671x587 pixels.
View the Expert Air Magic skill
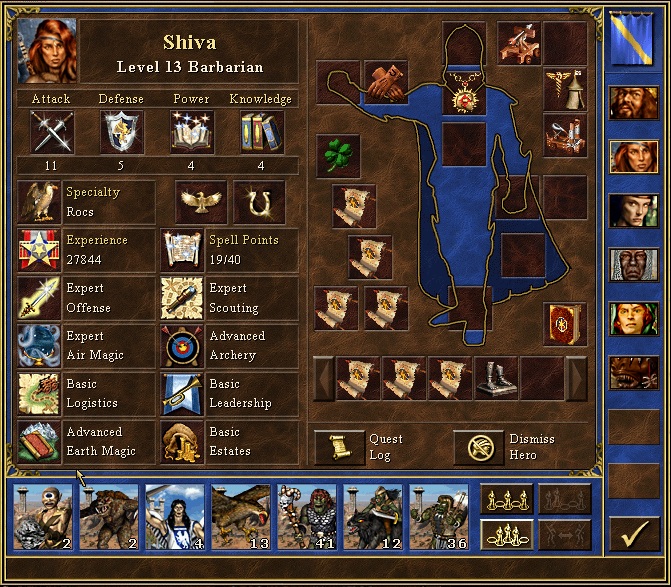point(39,346)
